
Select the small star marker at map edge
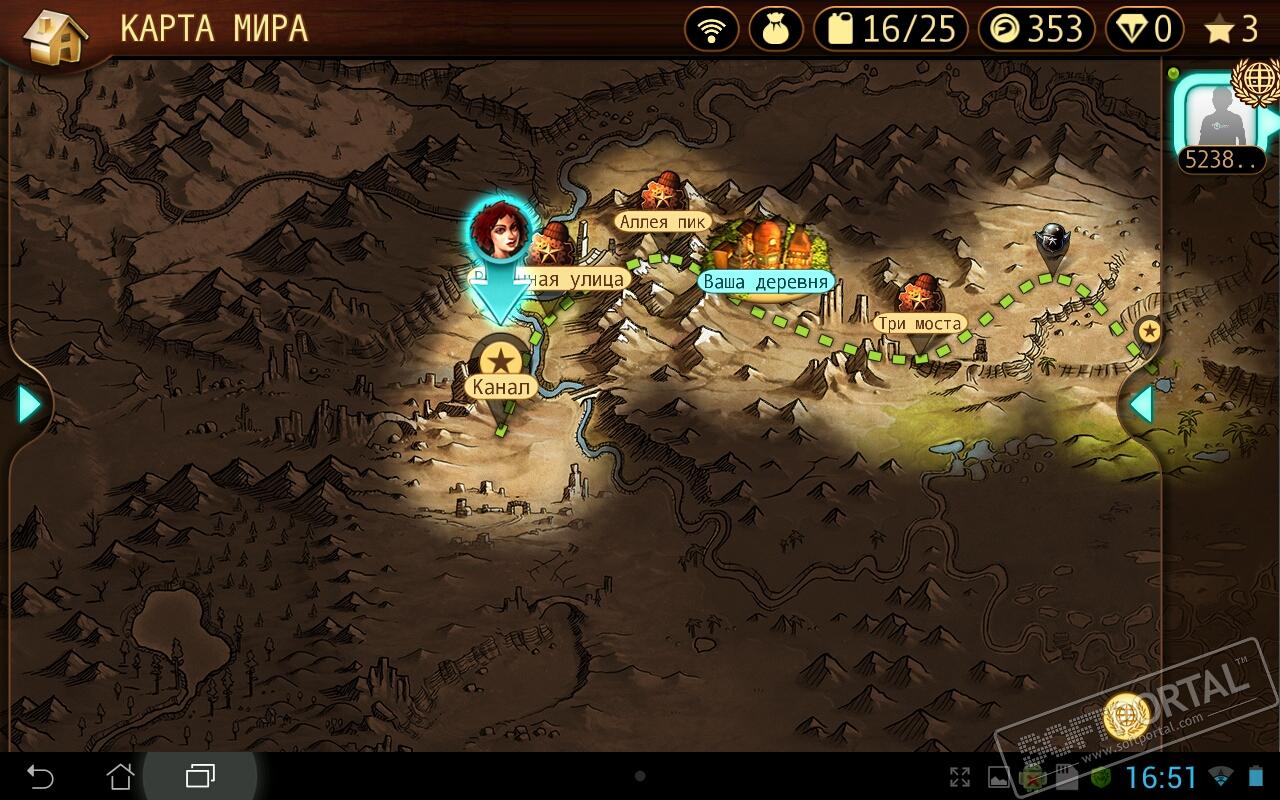[1150, 330]
